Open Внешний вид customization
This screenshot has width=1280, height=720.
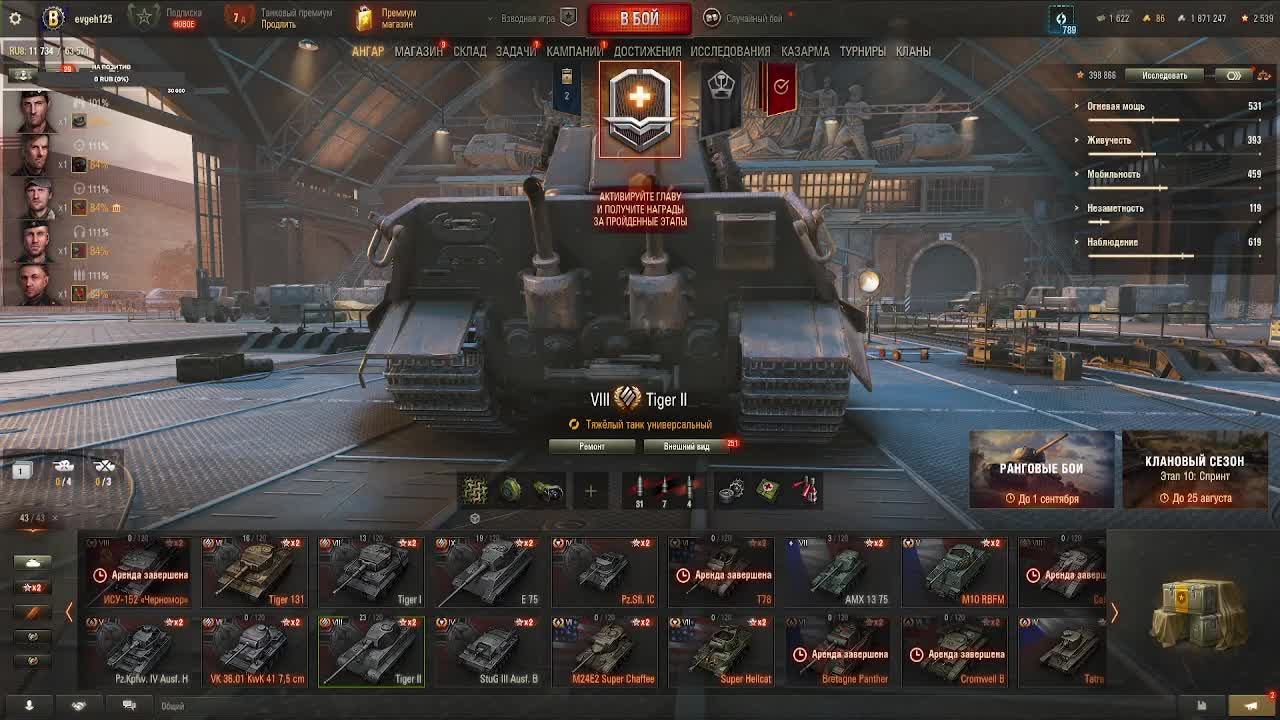pos(686,446)
